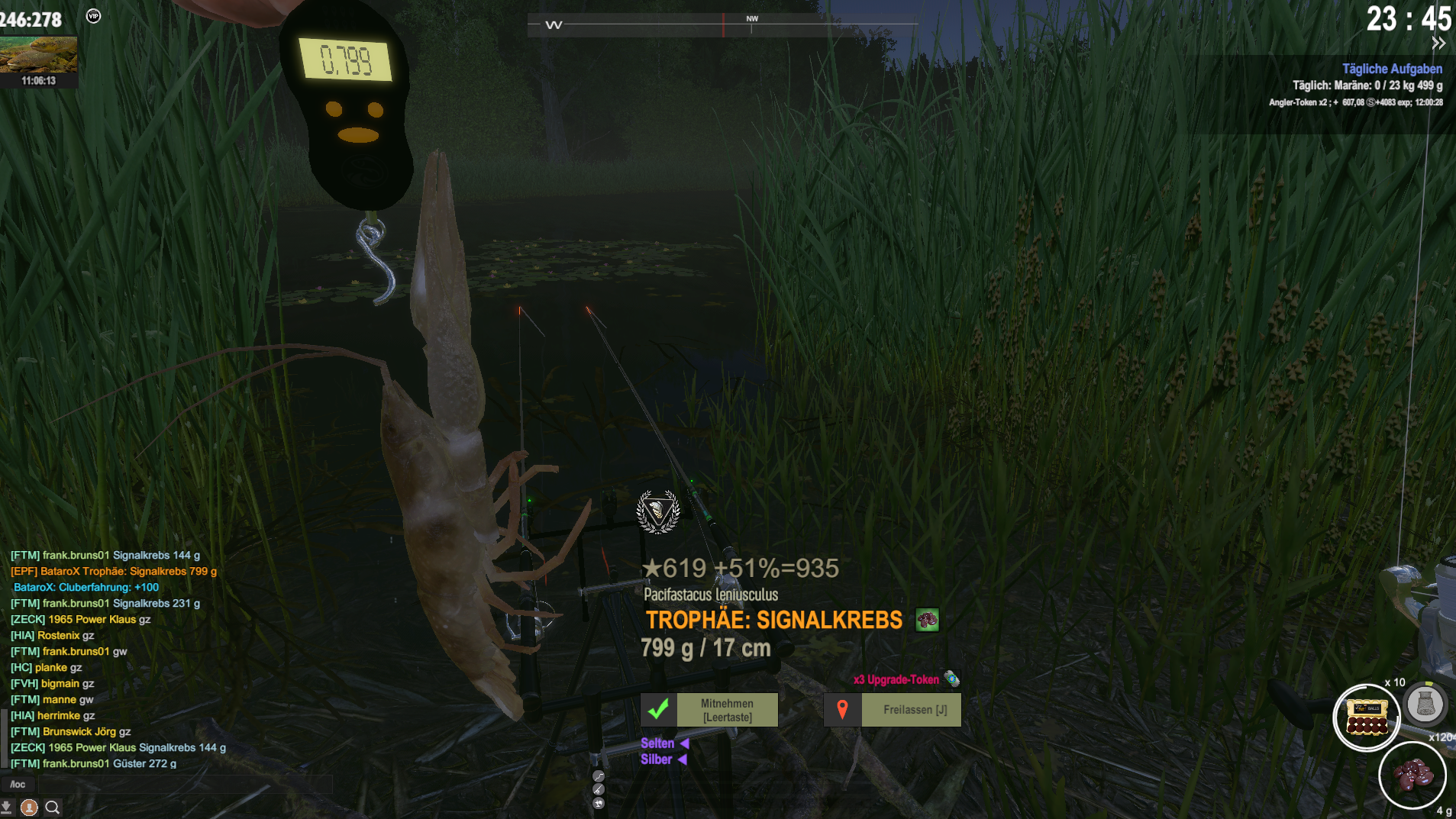This screenshot has width=1456, height=819.
Task: Open the fish thumbnail in the top-left corner
Action: click(38, 55)
